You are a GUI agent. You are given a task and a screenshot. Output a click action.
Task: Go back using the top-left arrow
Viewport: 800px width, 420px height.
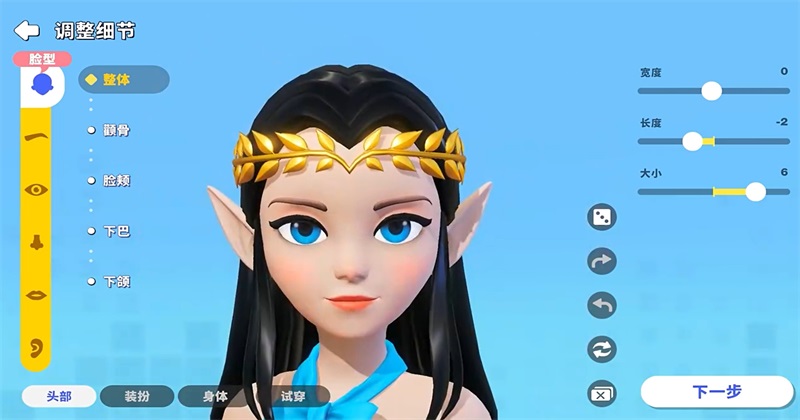26,30
